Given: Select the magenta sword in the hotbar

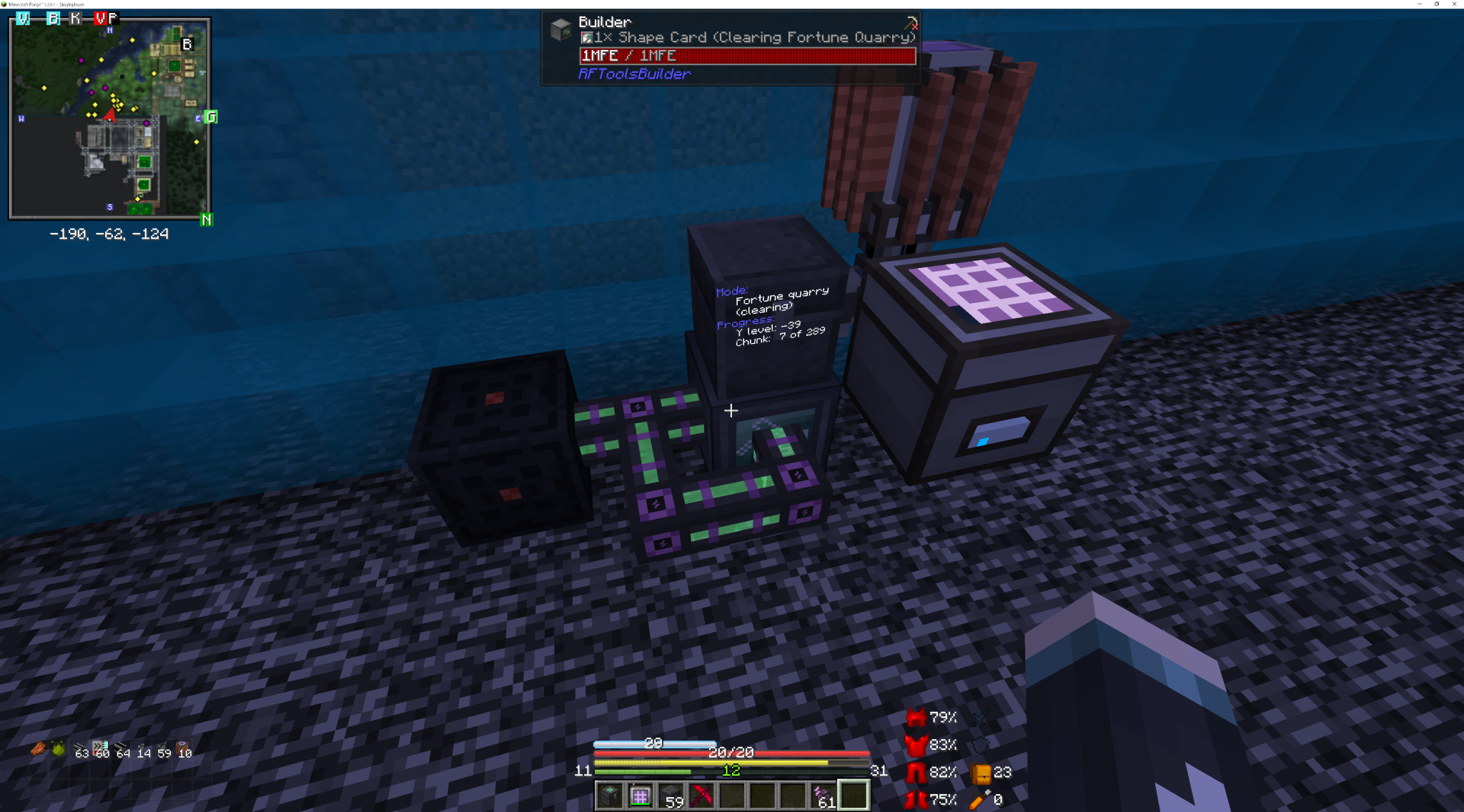Looking at the screenshot, I should [x=701, y=795].
